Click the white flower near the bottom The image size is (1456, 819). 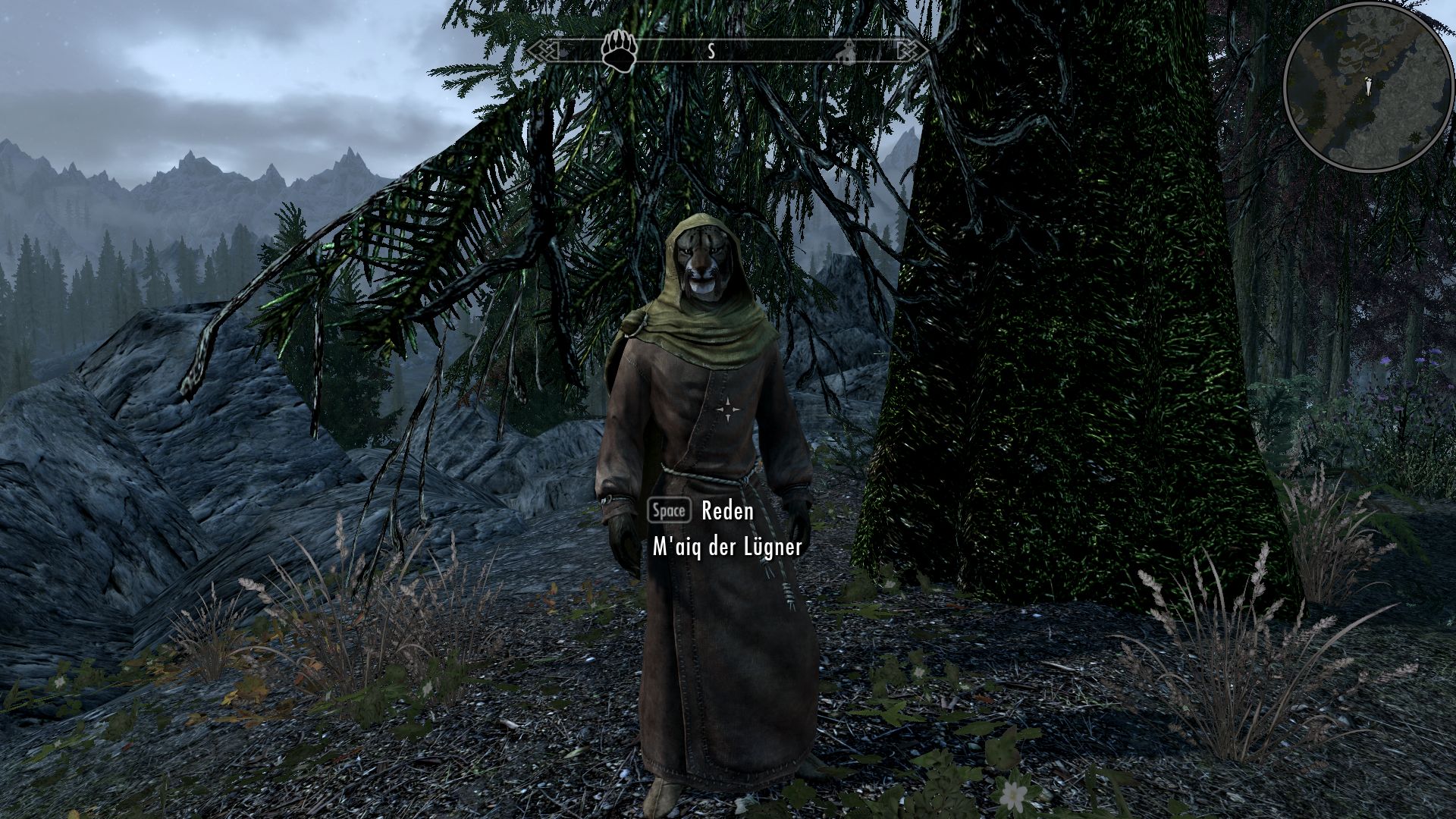tap(1012, 795)
